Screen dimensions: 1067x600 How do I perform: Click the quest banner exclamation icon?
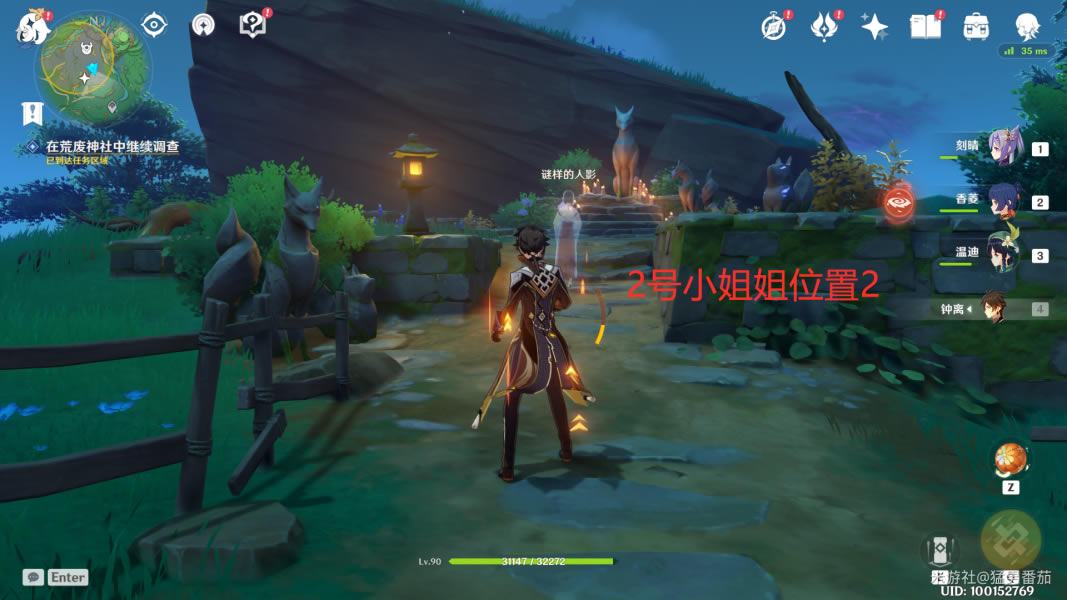point(33,113)
